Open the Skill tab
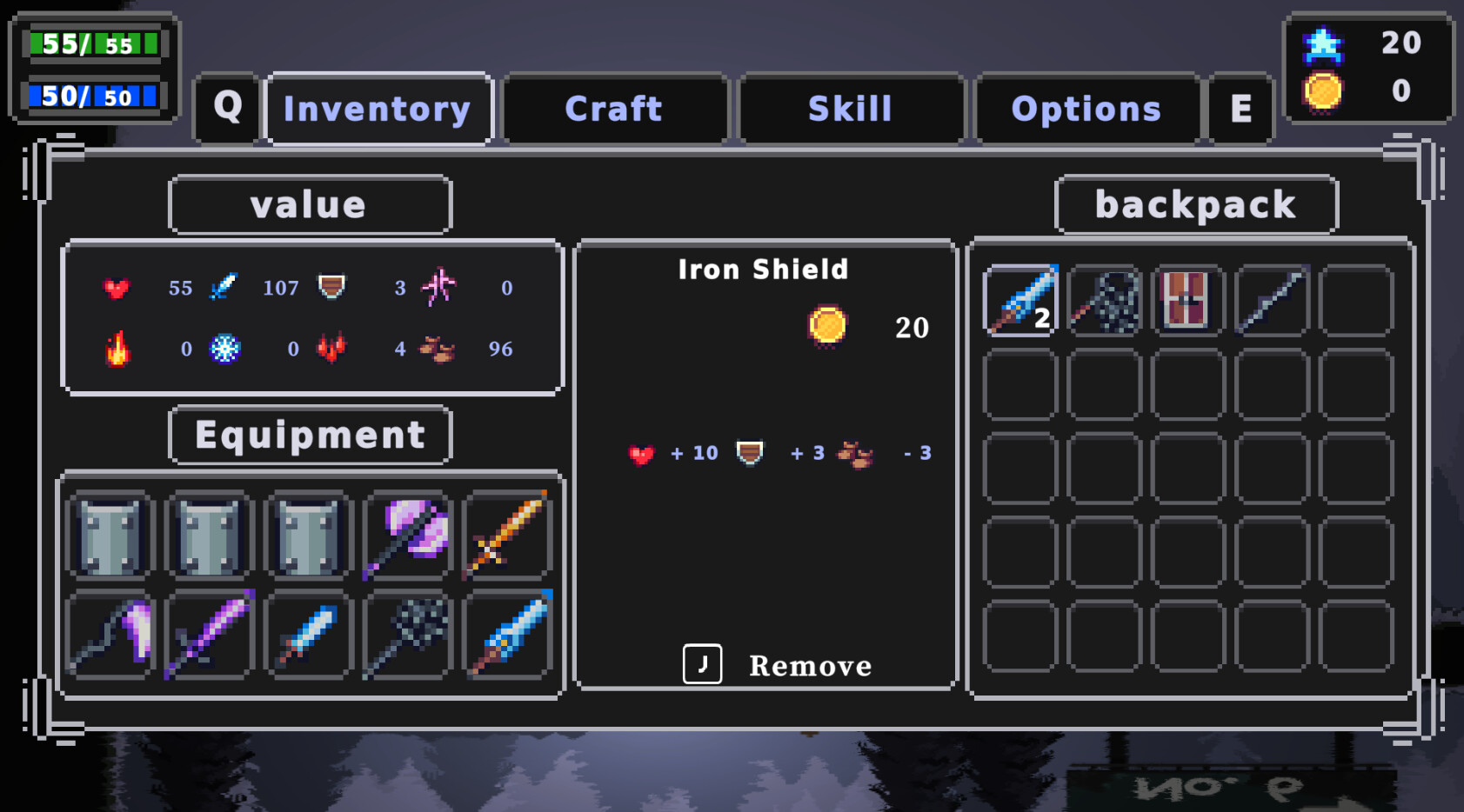Viewport: 1464px width, 812px height. coord(850,109)
